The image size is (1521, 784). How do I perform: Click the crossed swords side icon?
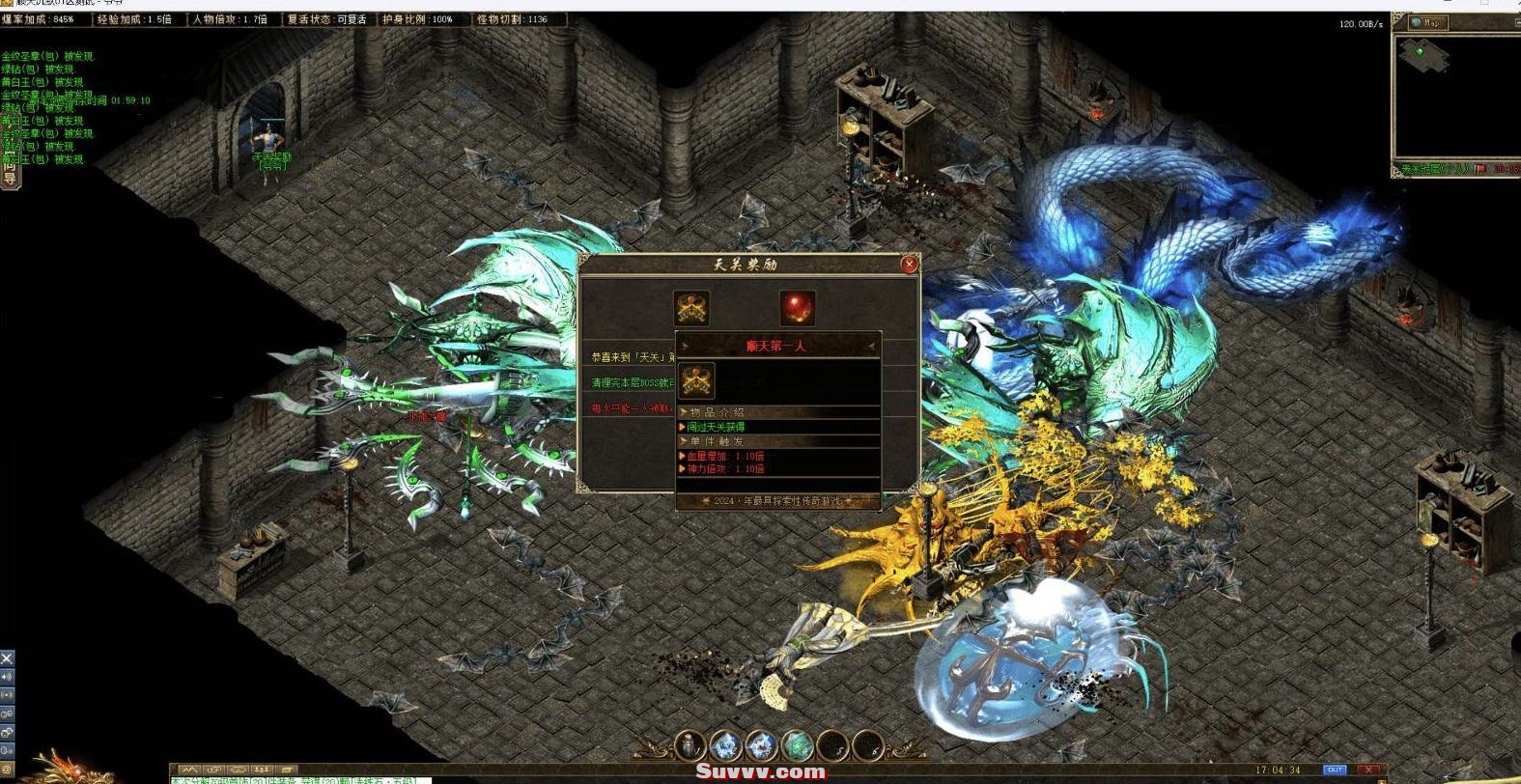[7, 658]
